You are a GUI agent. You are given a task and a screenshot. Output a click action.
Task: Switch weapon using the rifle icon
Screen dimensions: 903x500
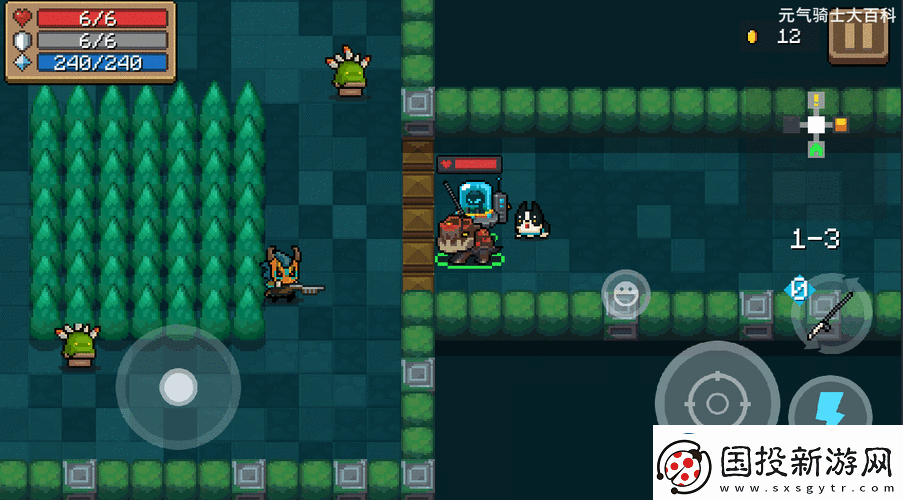[x=831, y=316]
